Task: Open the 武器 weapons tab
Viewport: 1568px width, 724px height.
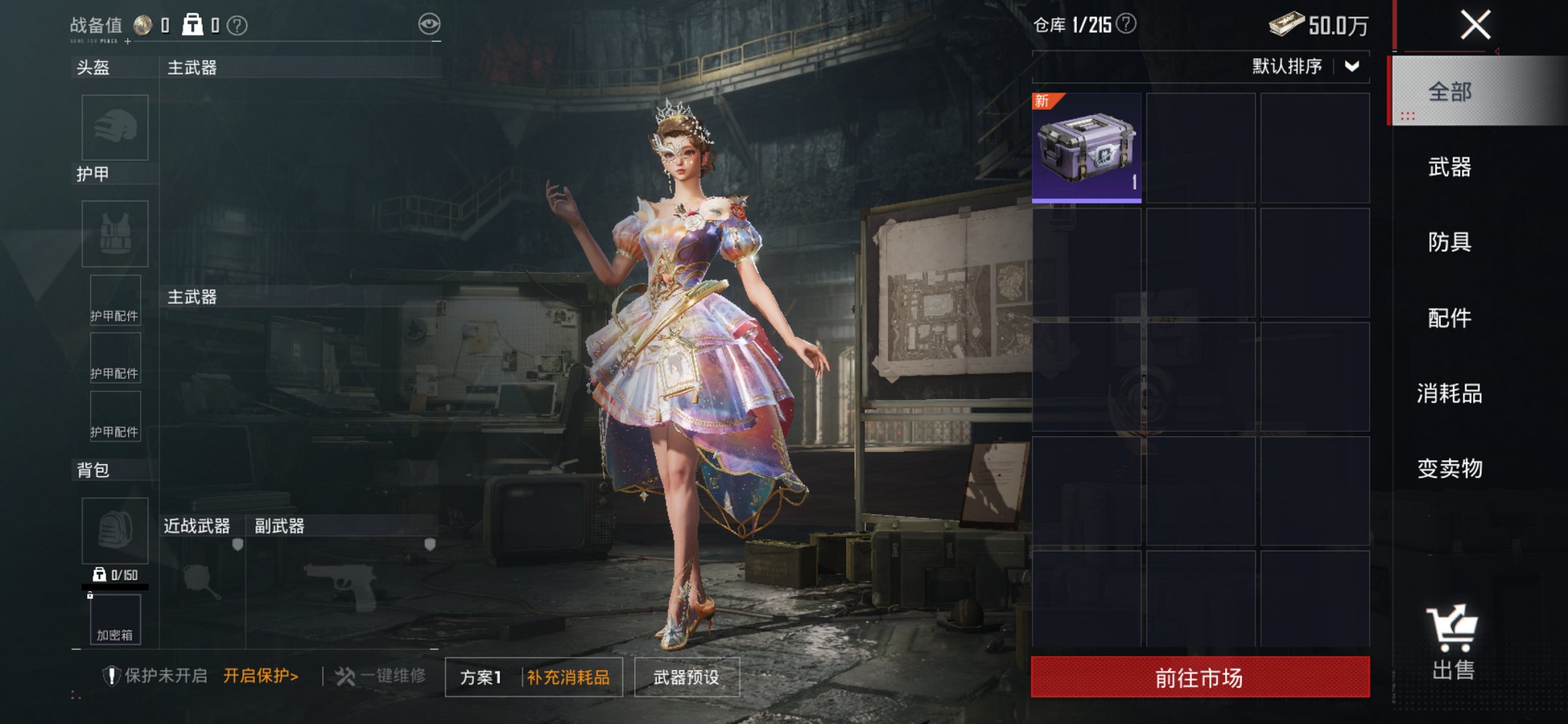Action: coord(1449,167)
